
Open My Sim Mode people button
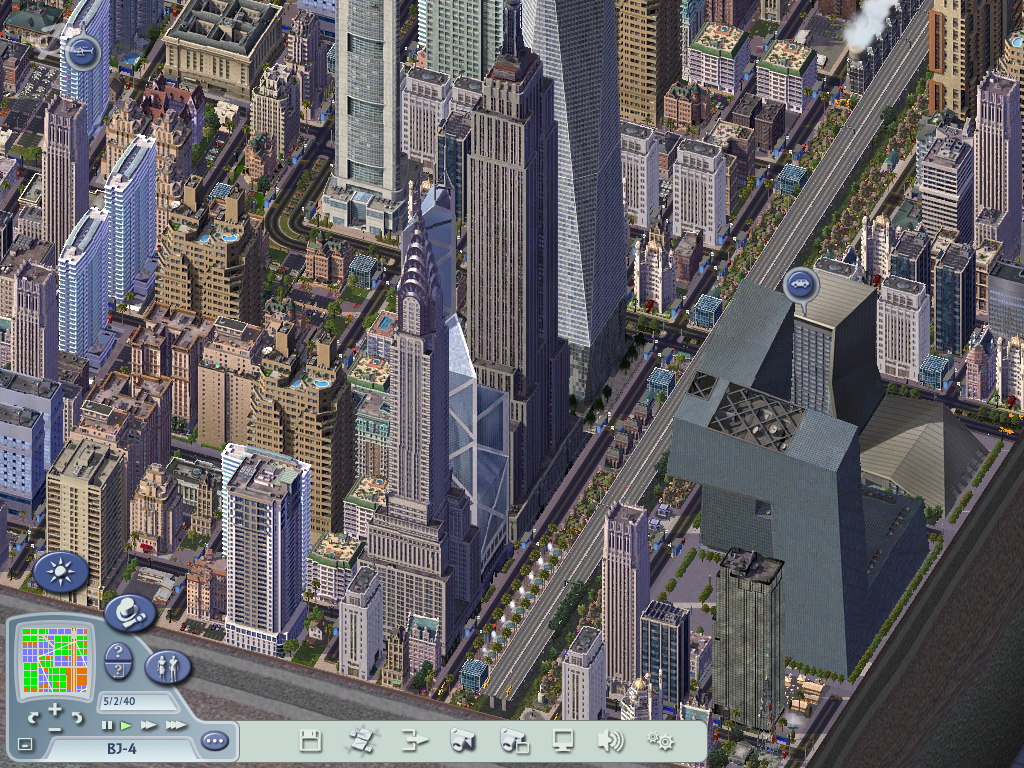pos(167,666)
